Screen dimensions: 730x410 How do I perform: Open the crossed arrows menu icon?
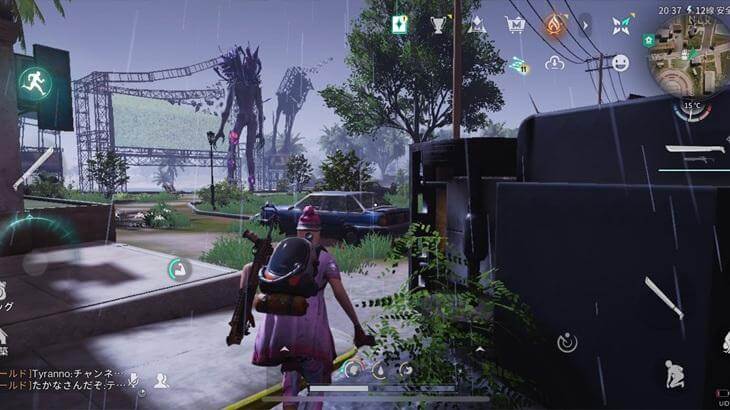(623, 24)
